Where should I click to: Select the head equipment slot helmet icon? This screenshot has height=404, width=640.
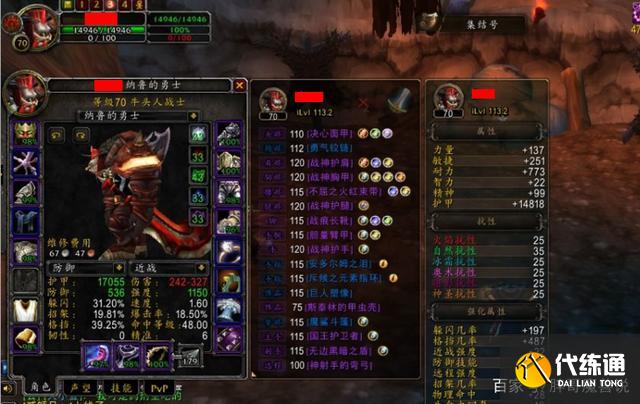24,134
